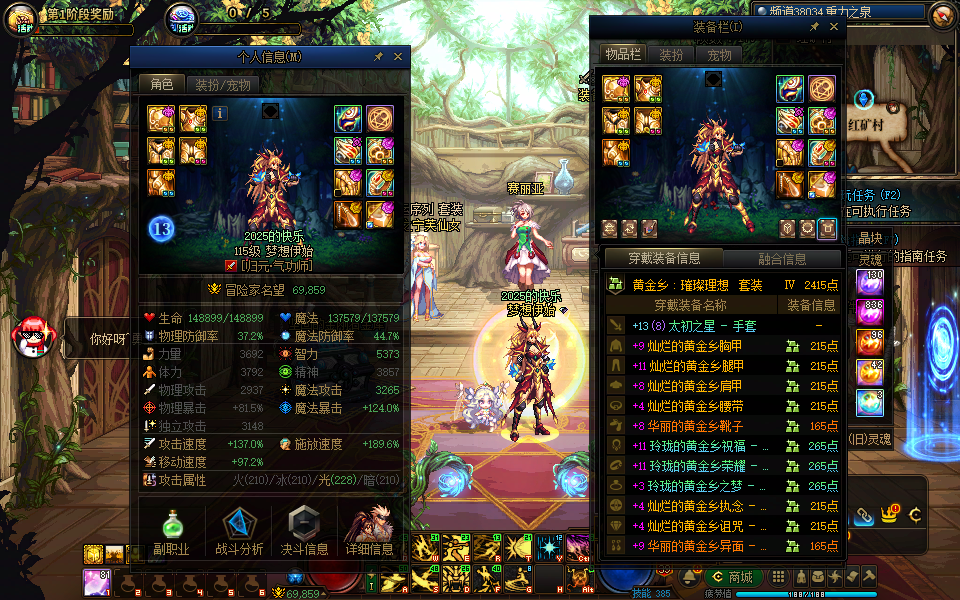Screen dimensions: 960x600
Task: Open the 物品栏 inventory tab
Action: pyautogui.click(x=623, y=55)
